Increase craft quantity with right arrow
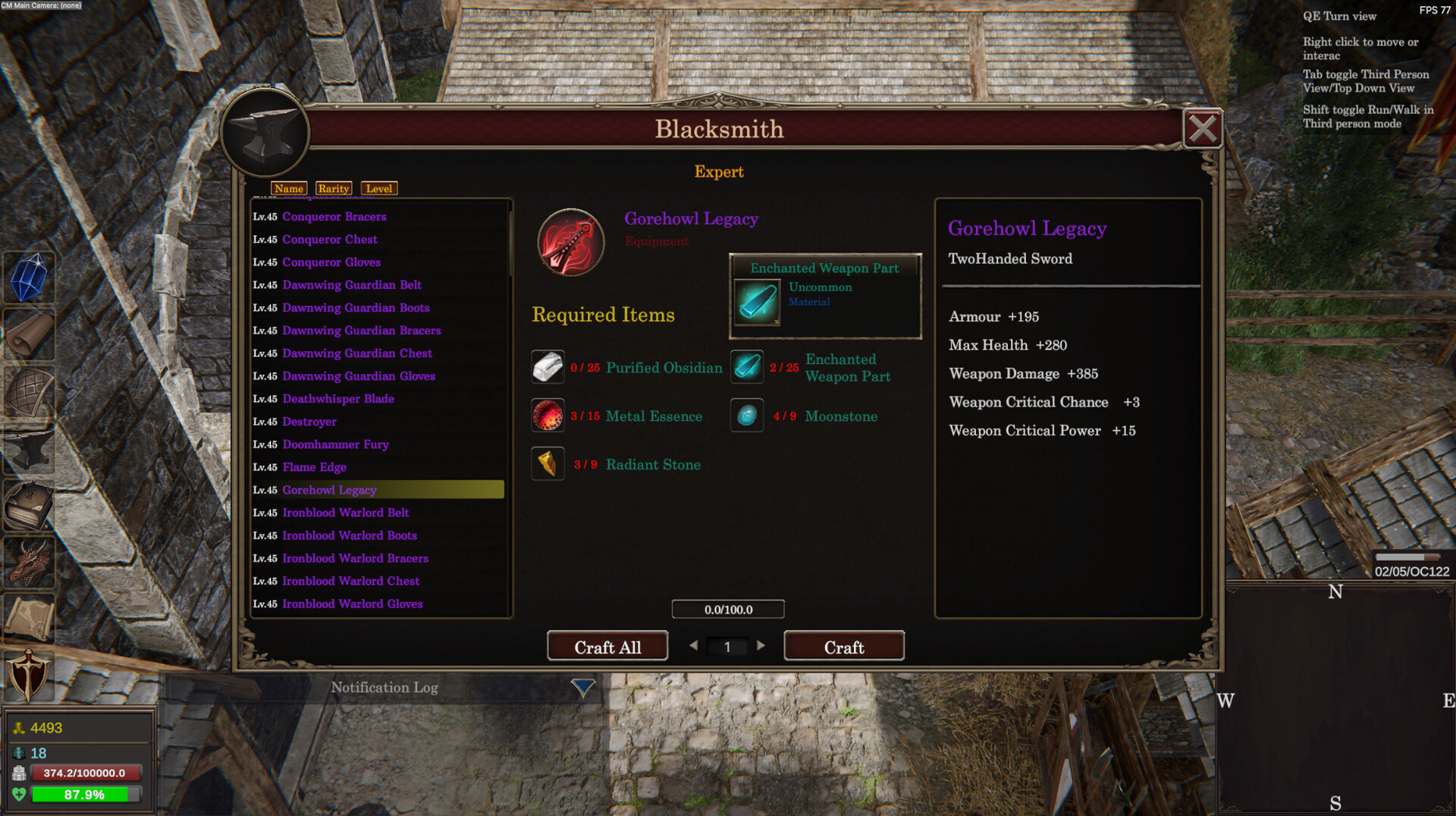1456x816 pixels. pos(761,645)
